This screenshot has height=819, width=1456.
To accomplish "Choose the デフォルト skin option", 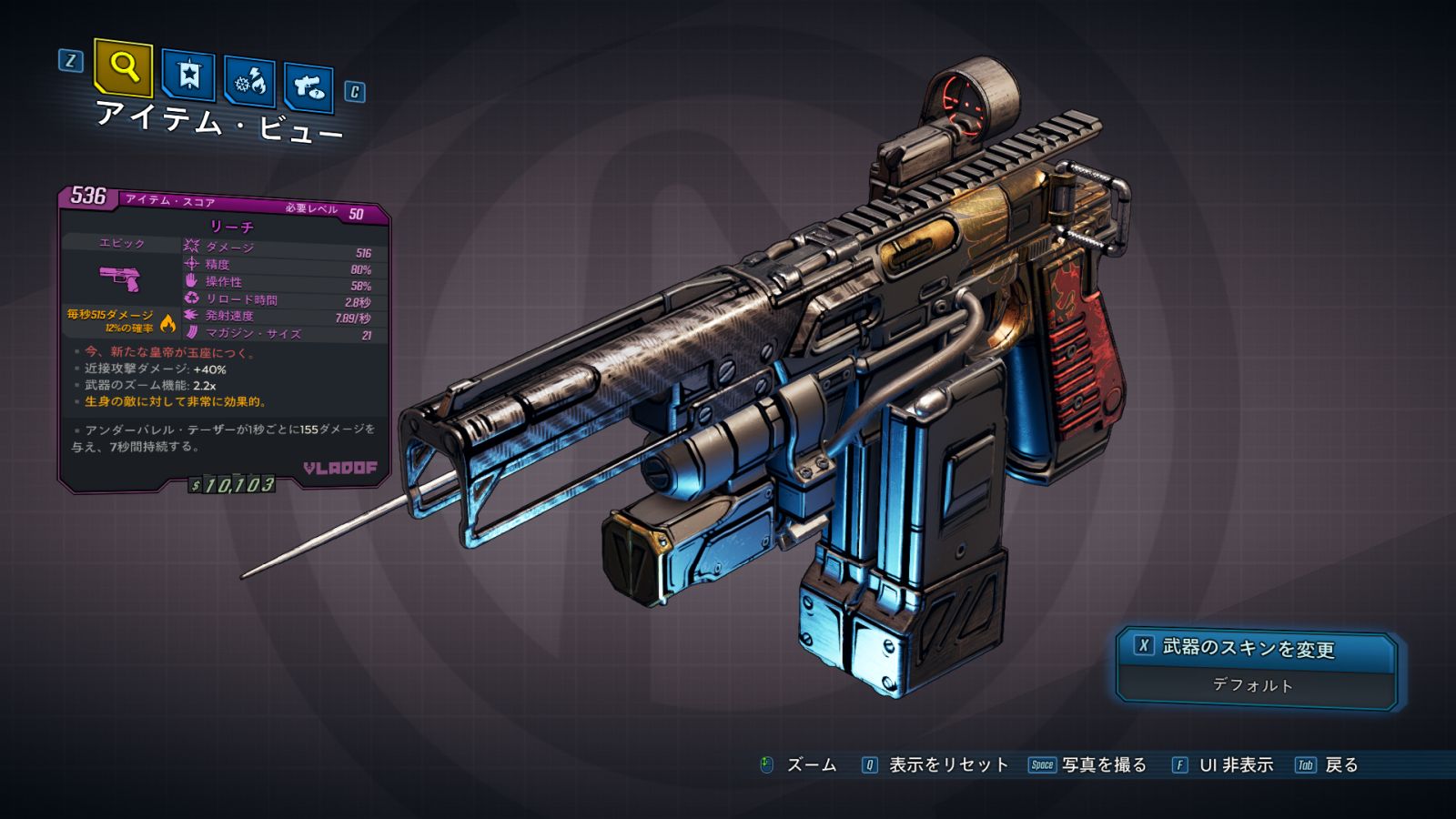I will click(x=1254, y=685).
